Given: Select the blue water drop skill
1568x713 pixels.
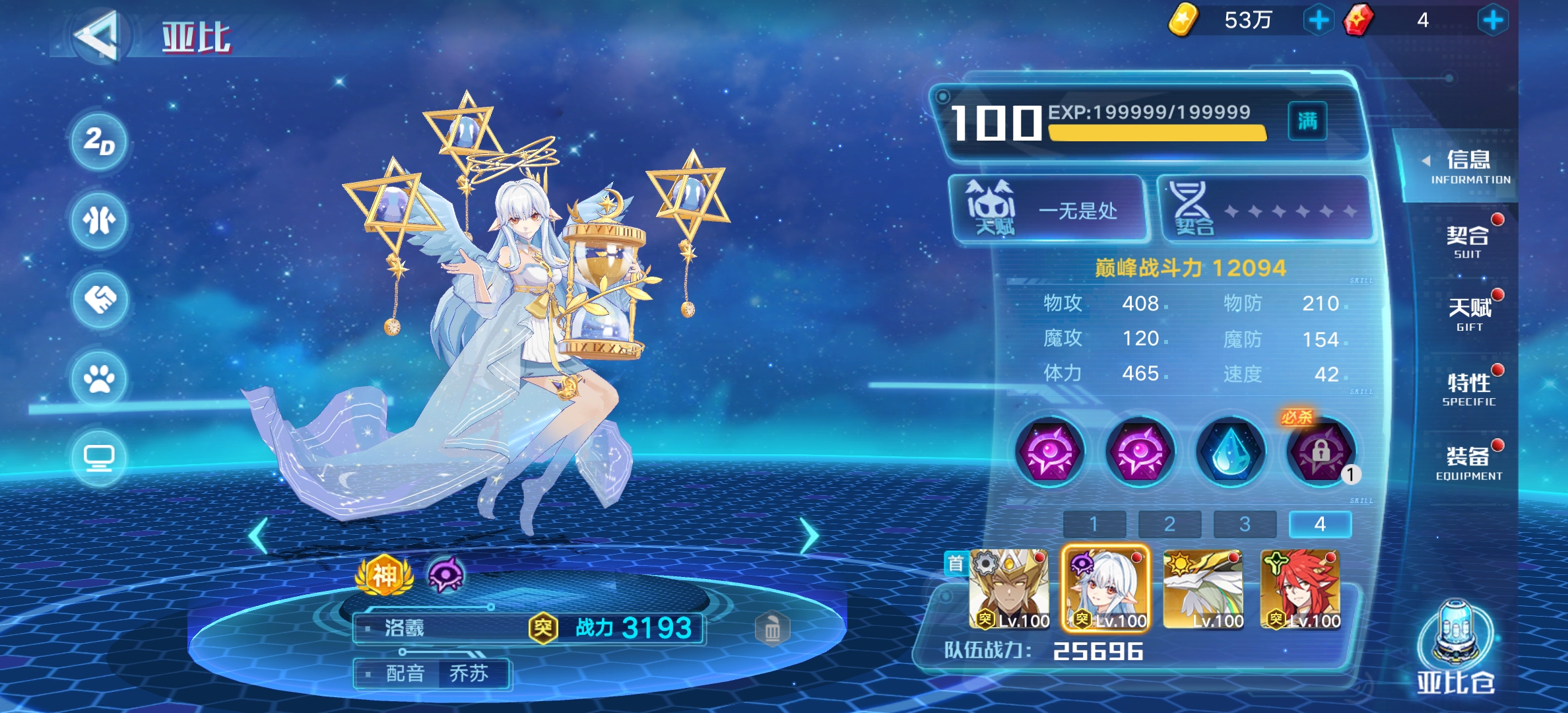Looking at the screenshot, I should point(1230,452).
